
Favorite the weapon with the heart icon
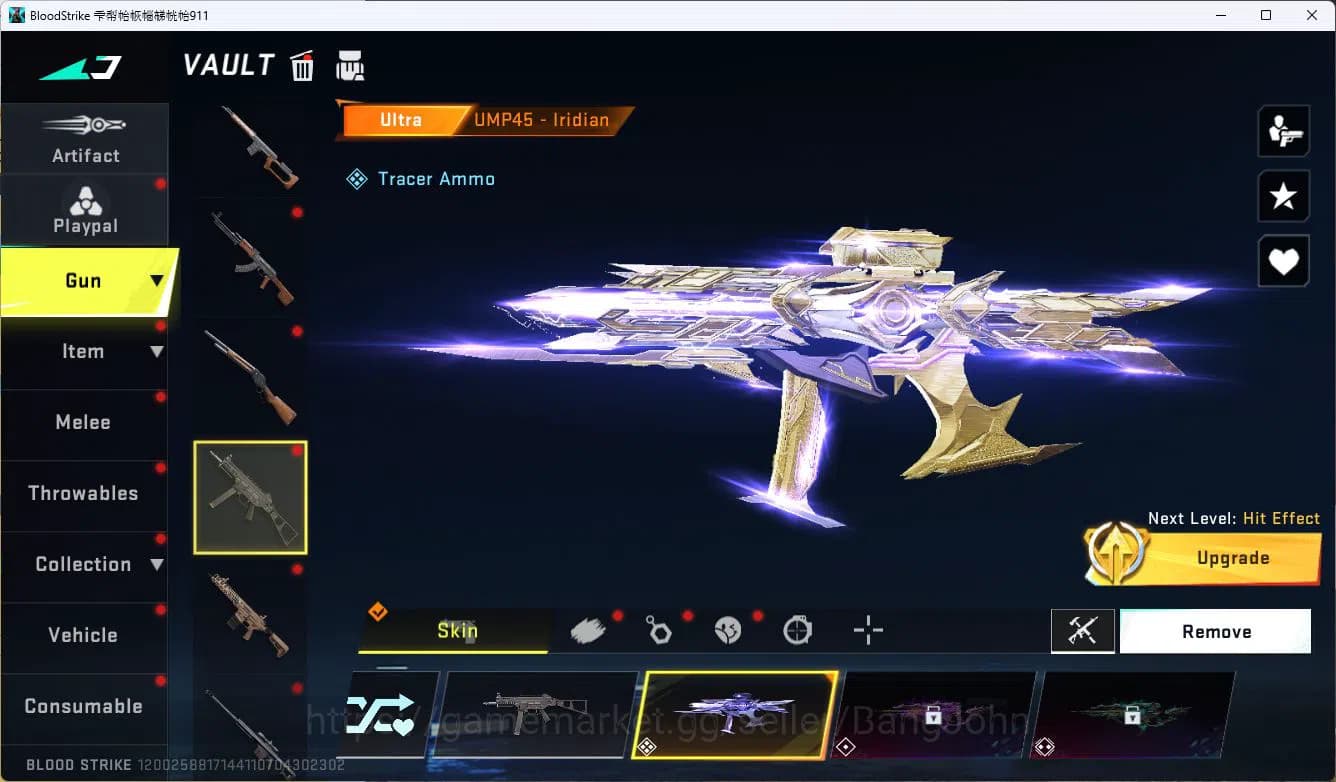tap(1283, 261)
